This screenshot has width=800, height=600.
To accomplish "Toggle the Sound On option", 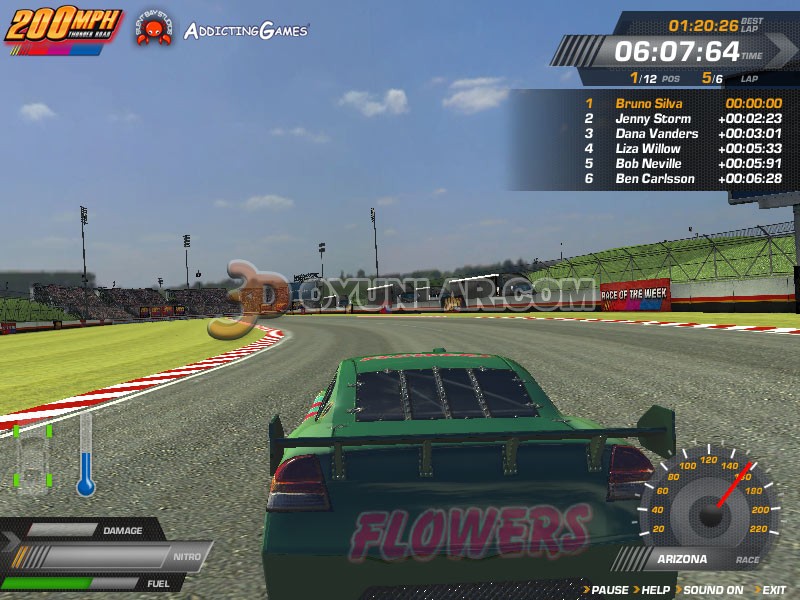I will tap(713, 590).
